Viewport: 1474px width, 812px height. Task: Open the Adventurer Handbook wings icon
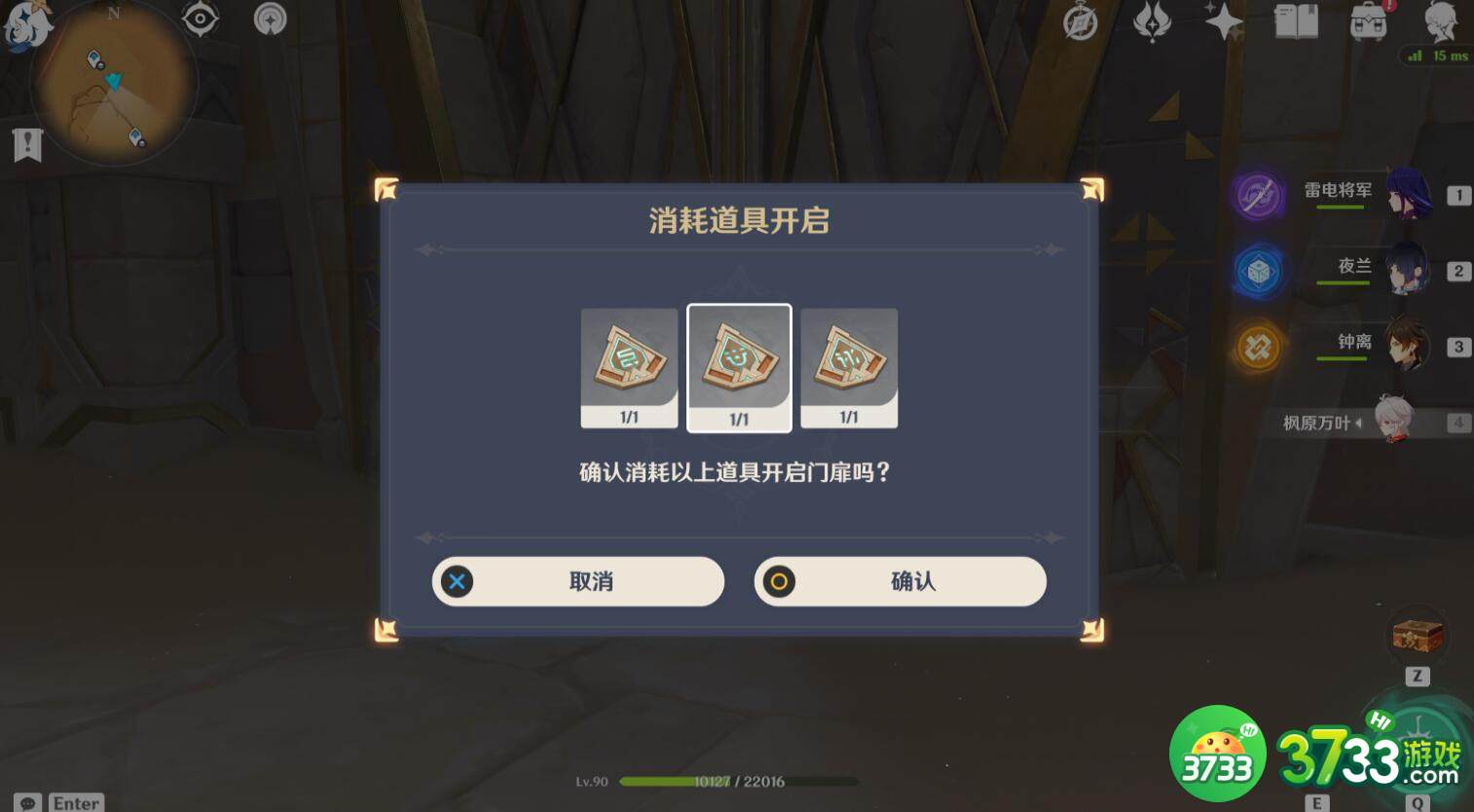tap(1154, 19)
